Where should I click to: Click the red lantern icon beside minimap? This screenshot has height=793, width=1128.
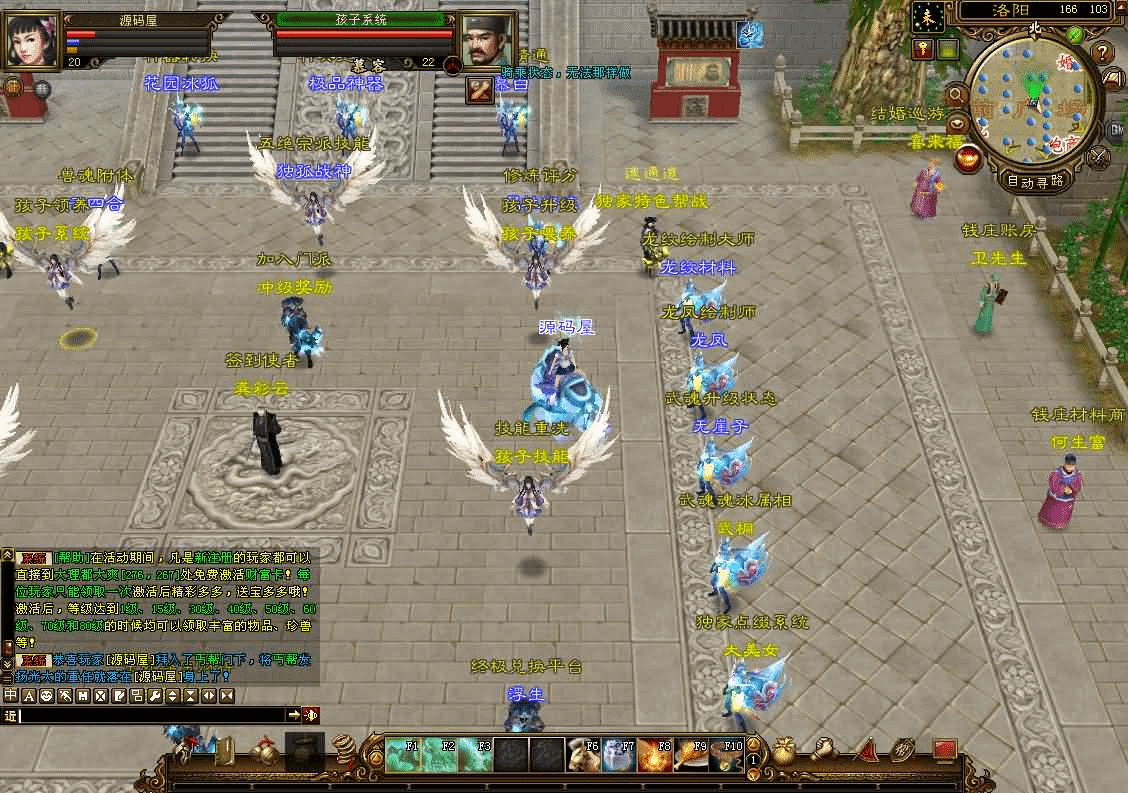point(968,158)
